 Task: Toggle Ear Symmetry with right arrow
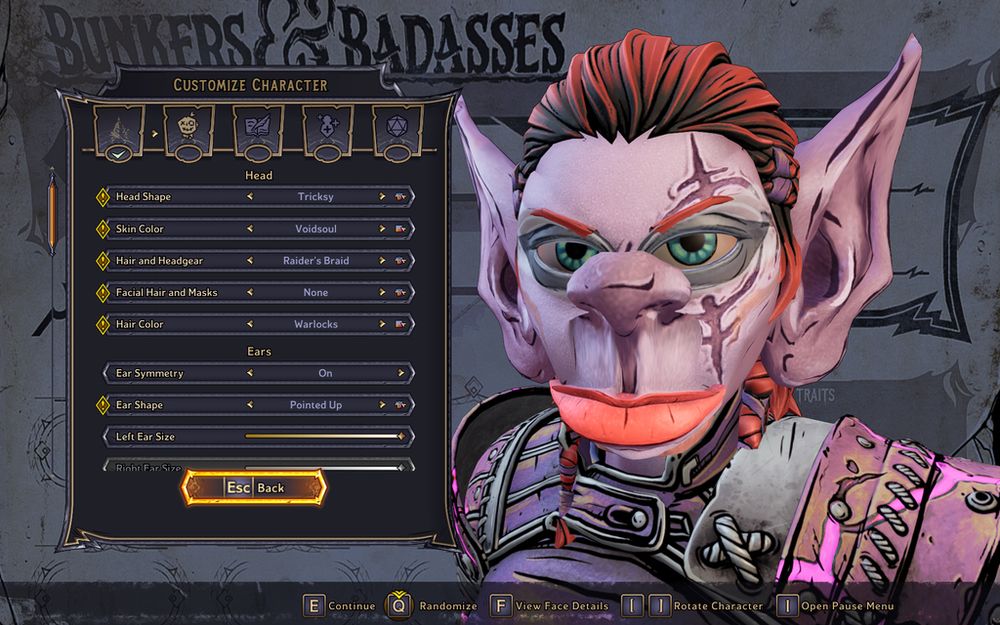tap(401, 373)
